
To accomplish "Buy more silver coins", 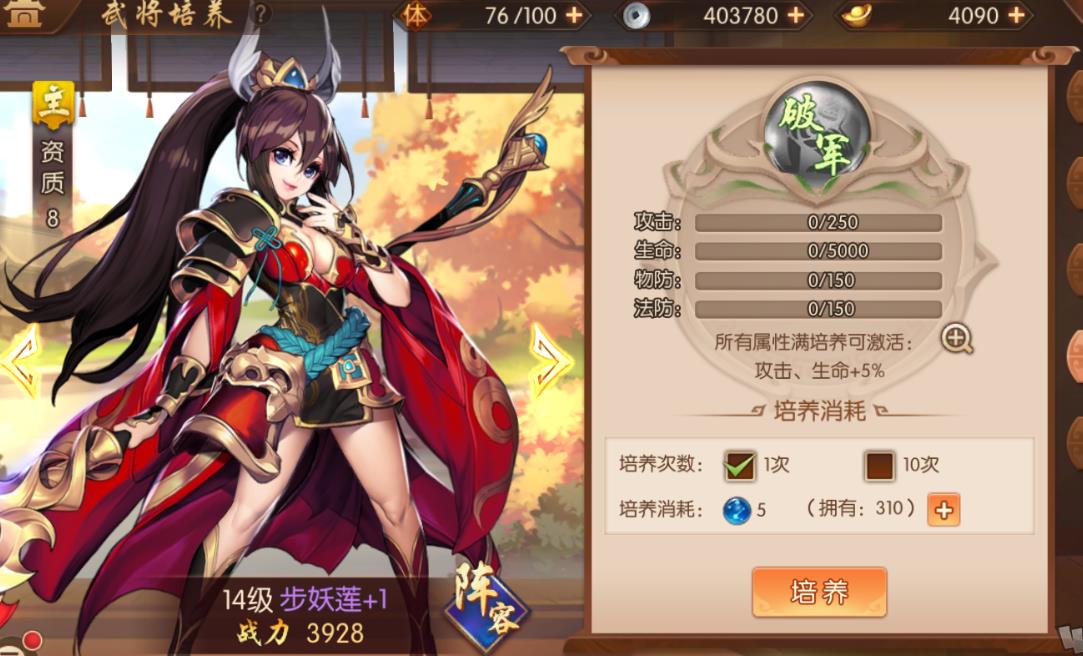I will coord(796,15).
